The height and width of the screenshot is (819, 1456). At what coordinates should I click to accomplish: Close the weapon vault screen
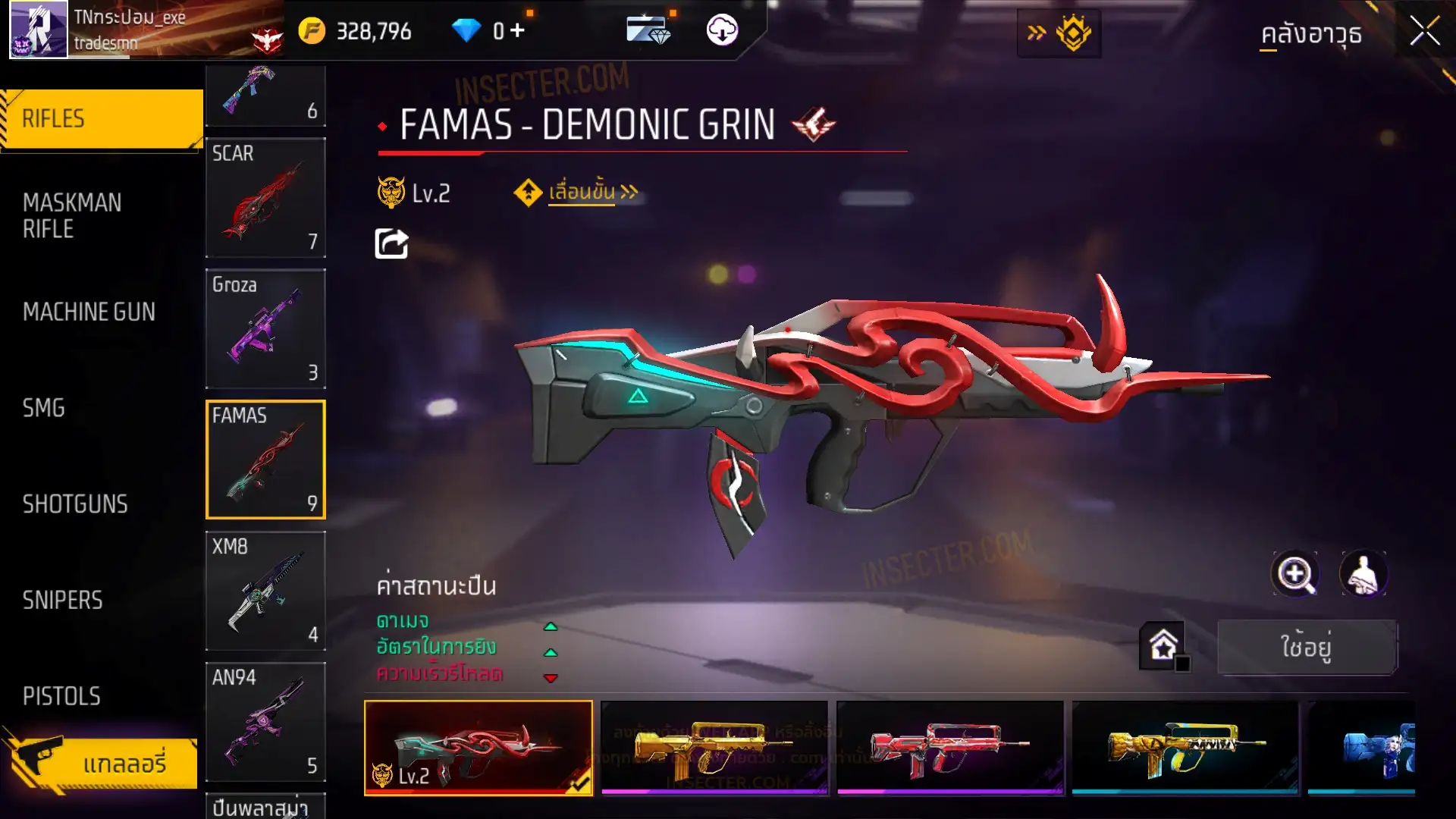coord(1424,32)
